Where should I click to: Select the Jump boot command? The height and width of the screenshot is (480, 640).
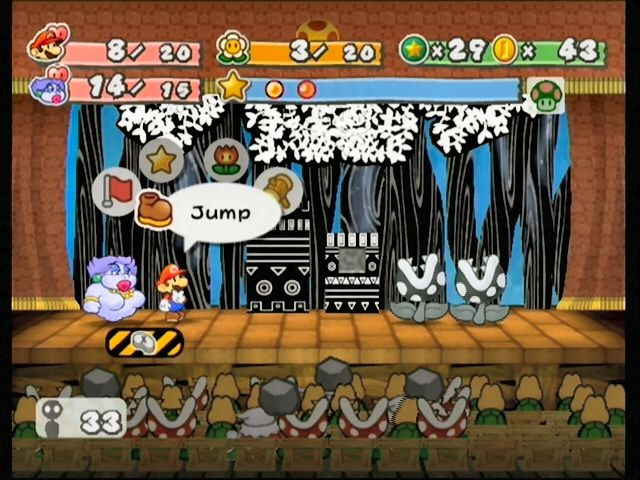(x=155, y=210)
